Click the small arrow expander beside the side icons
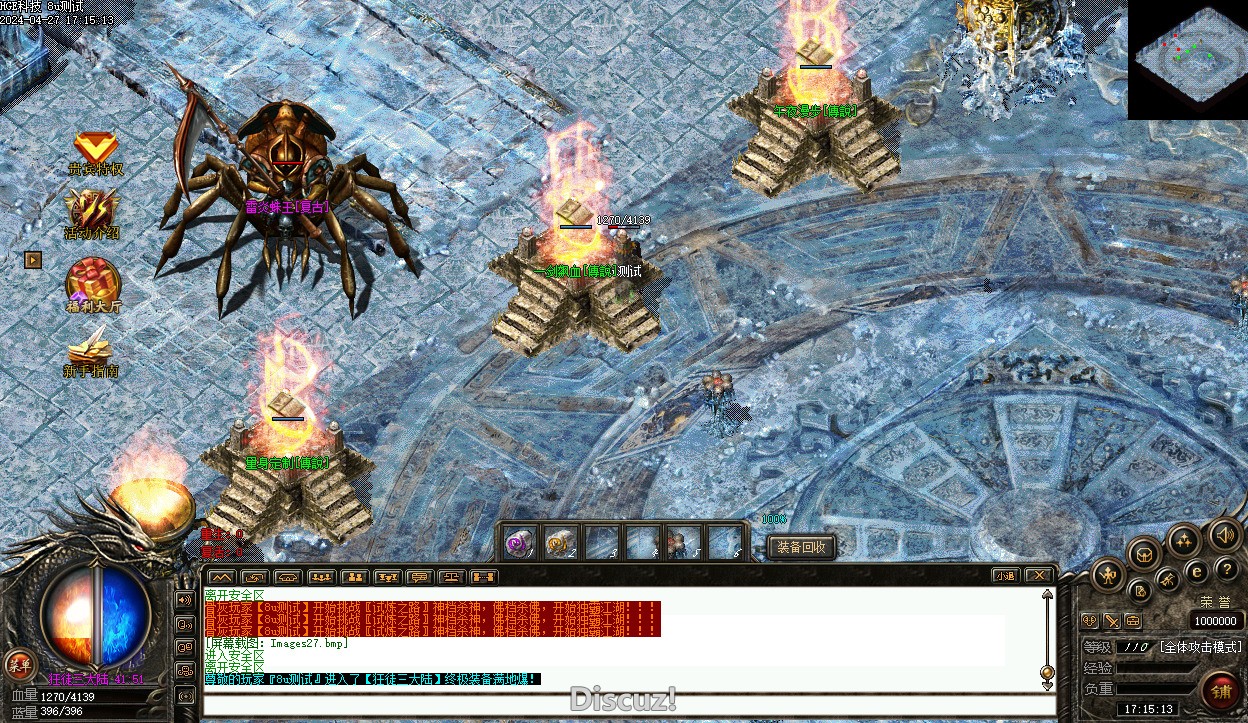 point(34,259)
